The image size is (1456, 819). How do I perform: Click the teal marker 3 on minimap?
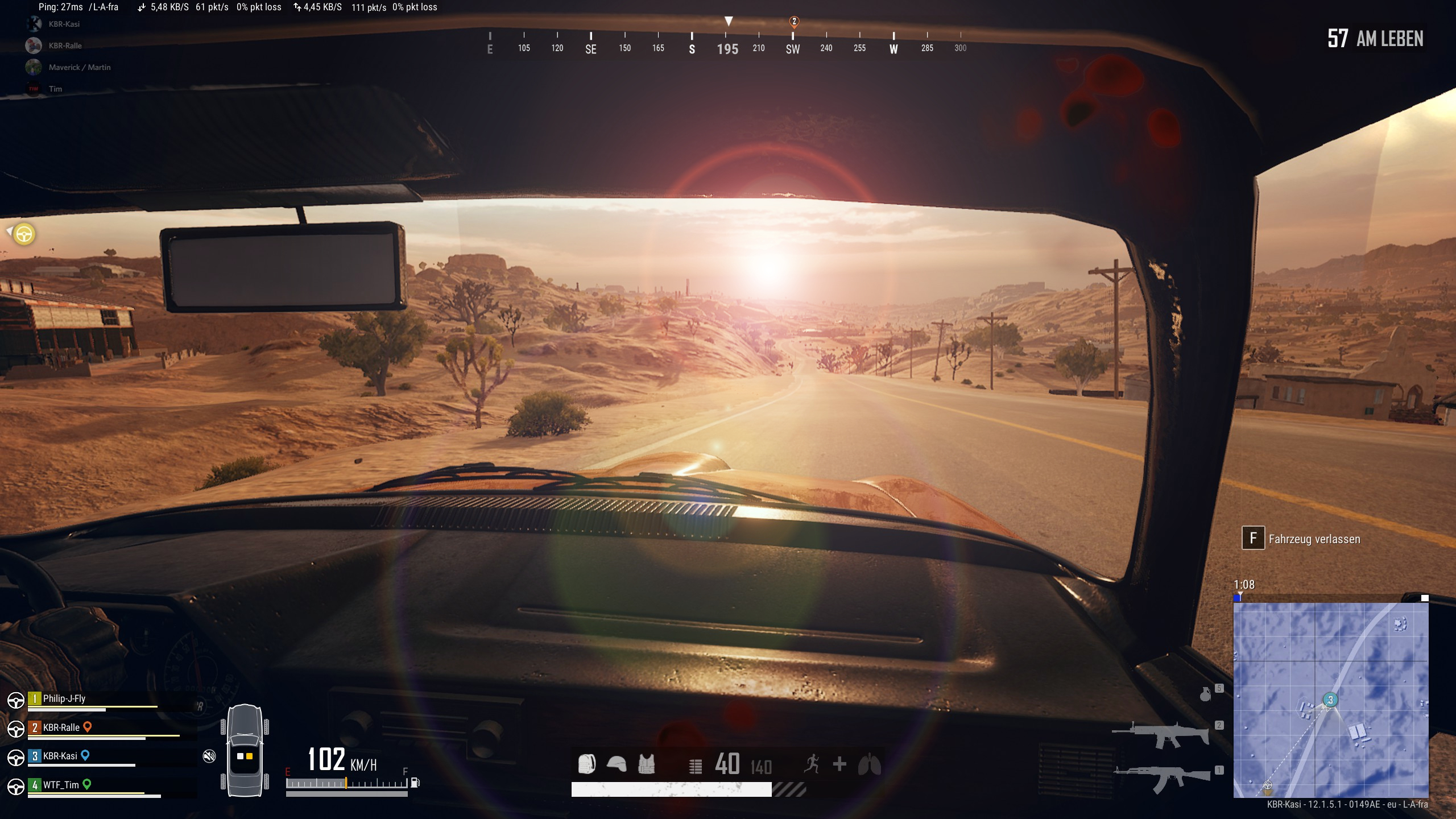1330,700
